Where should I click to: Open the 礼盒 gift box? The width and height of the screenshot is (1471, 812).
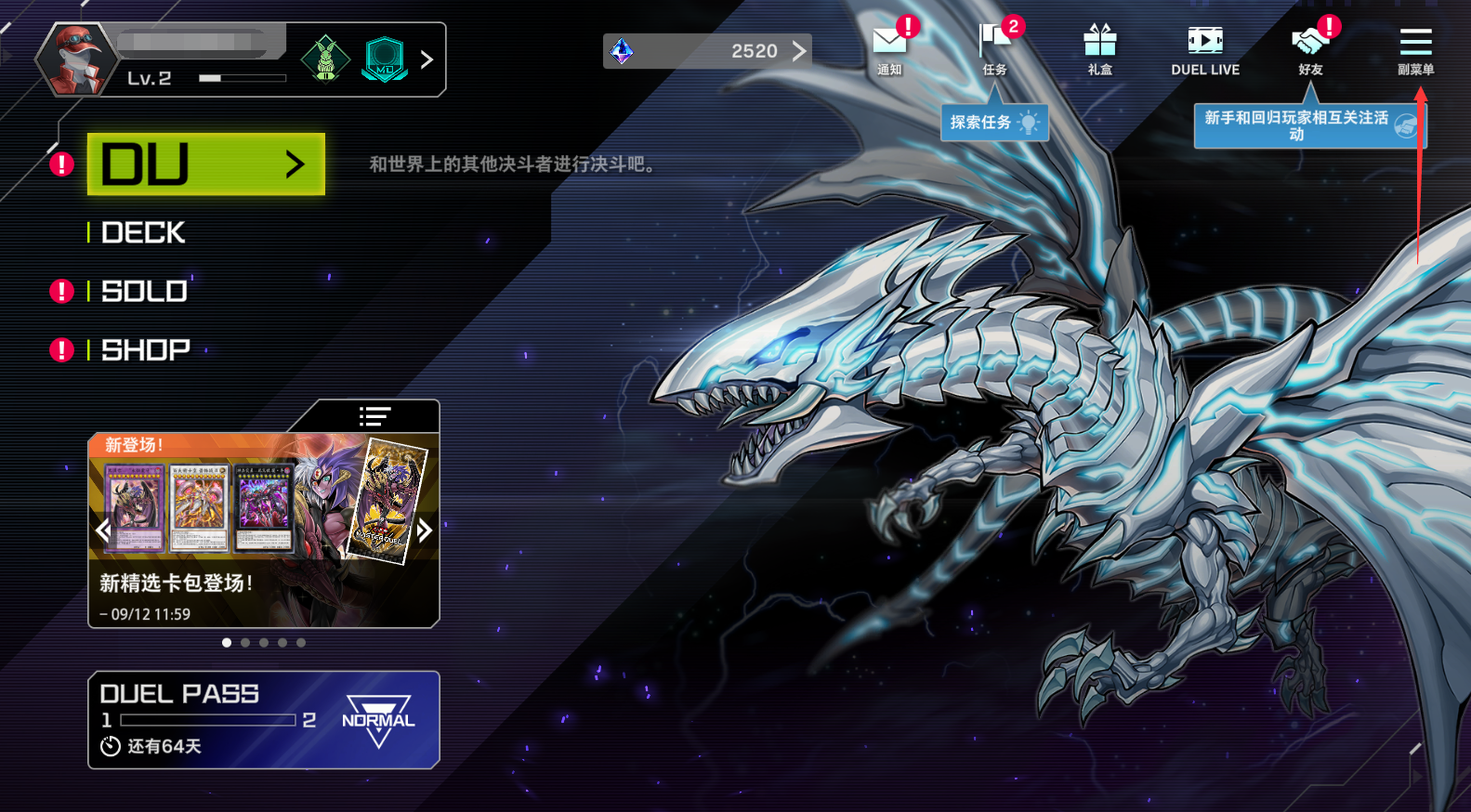pyautogui.click(x=1099, y=49)
